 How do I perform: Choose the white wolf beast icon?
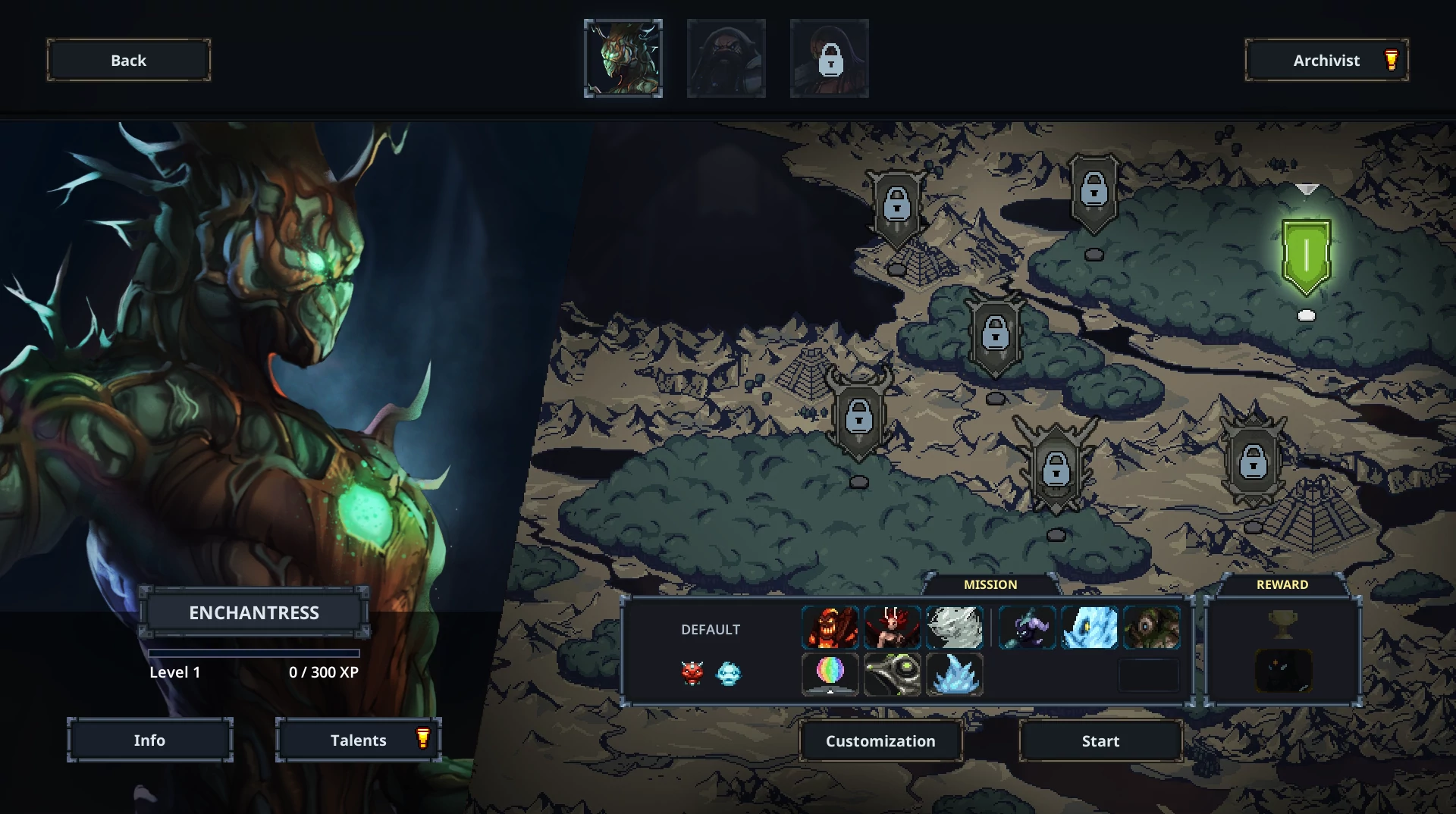pyautogui.click(x=954, y=628)
